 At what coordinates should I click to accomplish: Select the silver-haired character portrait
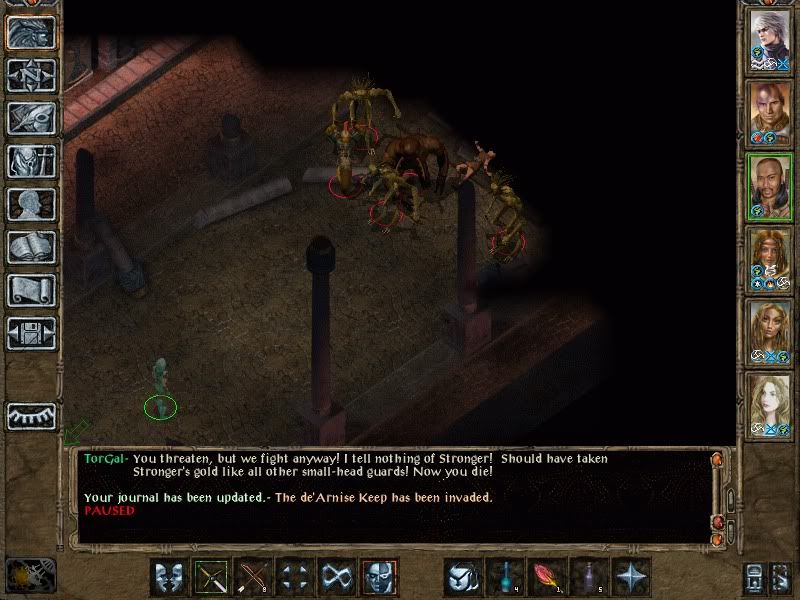point(771,39)
